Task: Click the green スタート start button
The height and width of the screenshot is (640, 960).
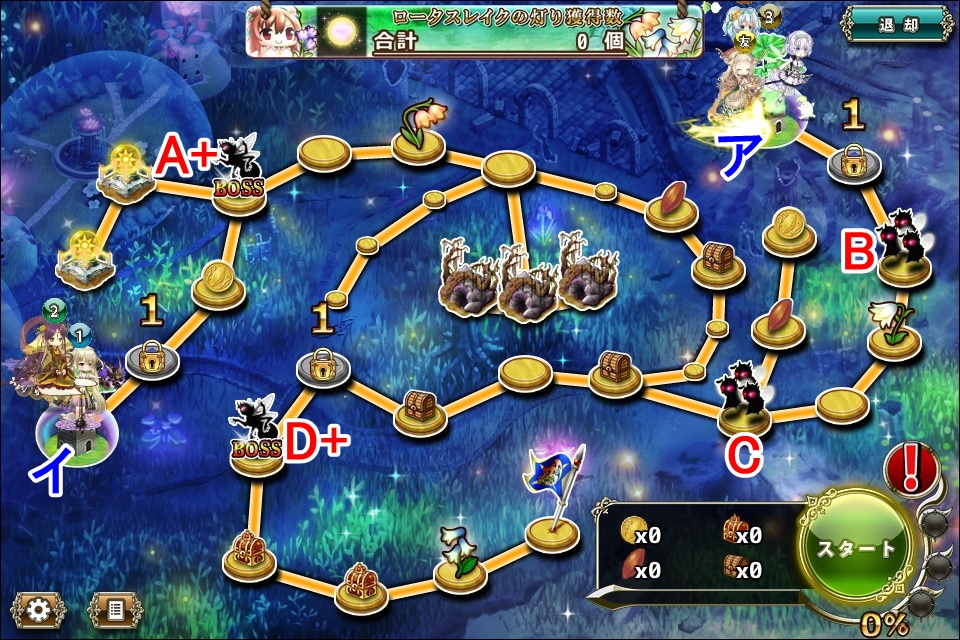Action: click(x=856, y=548)
